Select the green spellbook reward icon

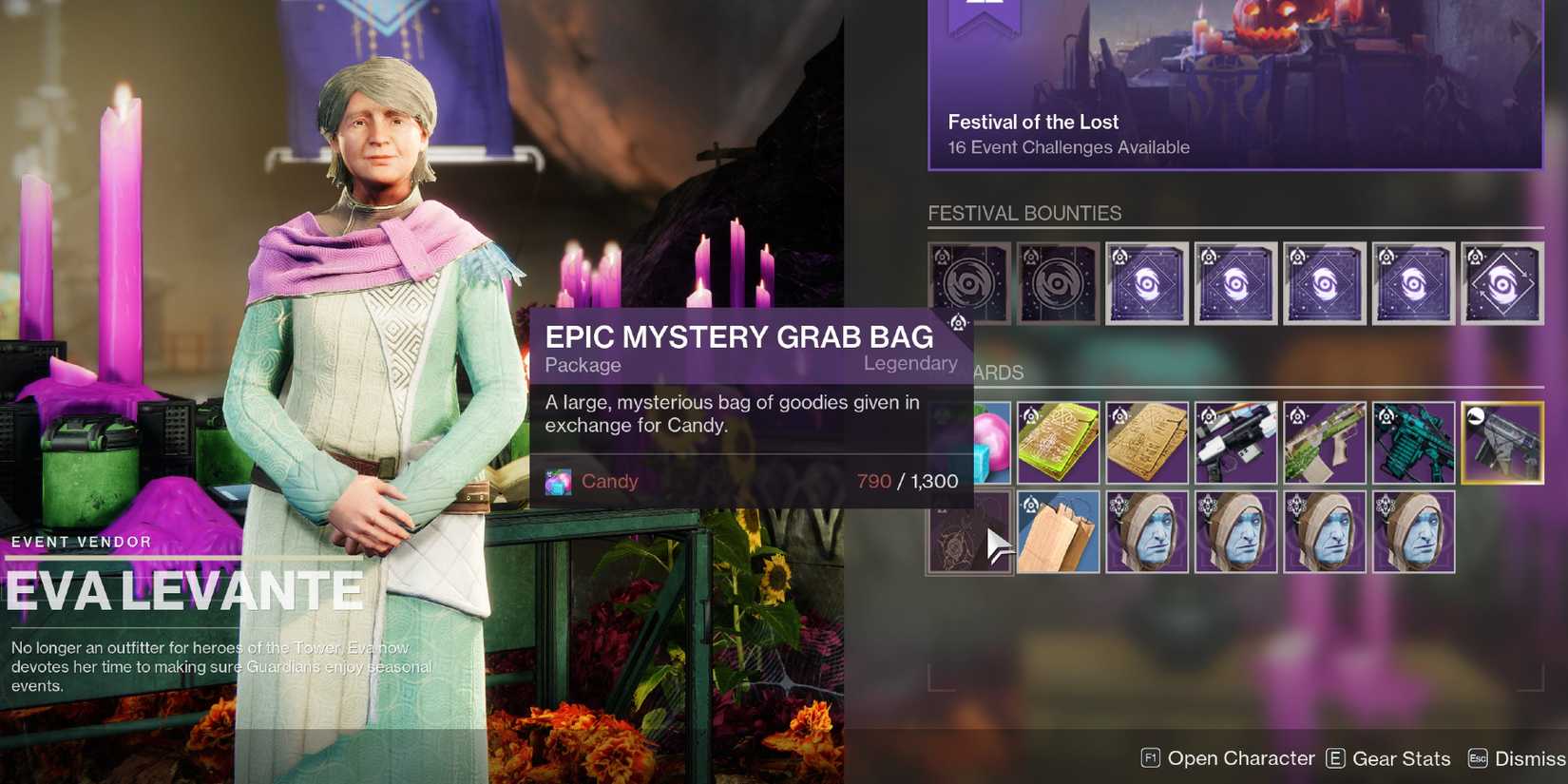point(1059,442)
